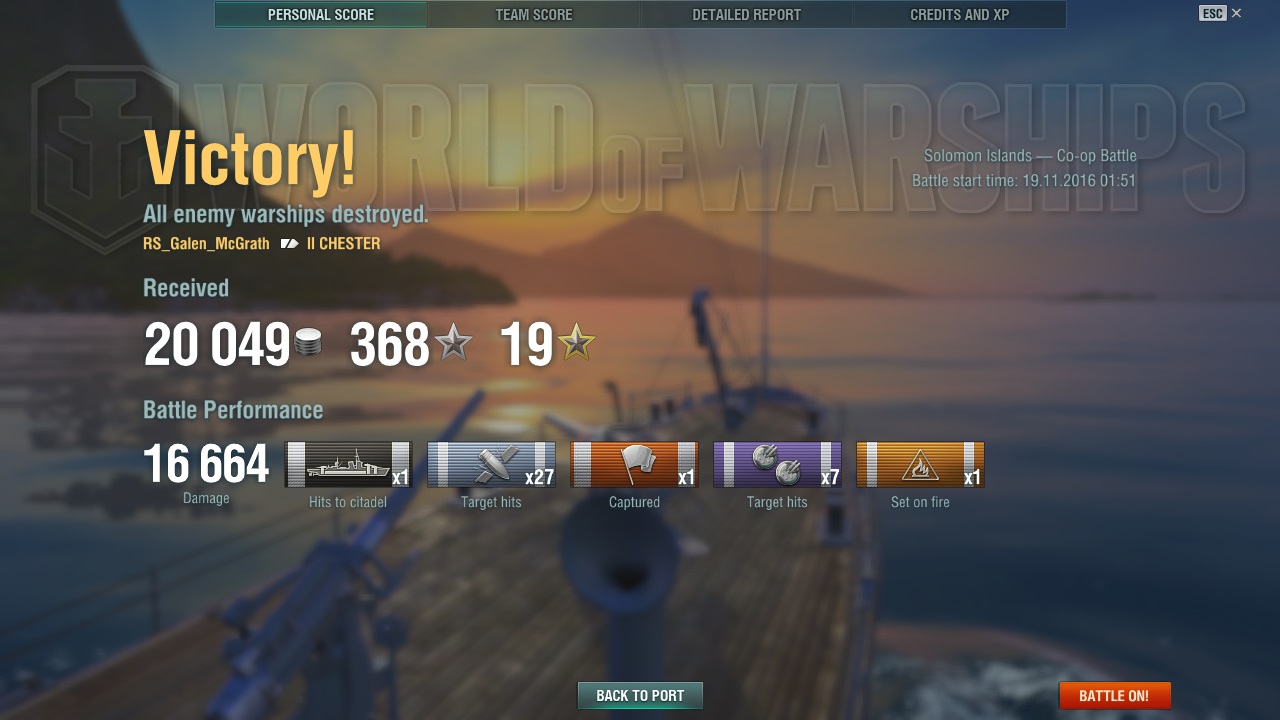Close the results screen with the X

point(1237,13)
